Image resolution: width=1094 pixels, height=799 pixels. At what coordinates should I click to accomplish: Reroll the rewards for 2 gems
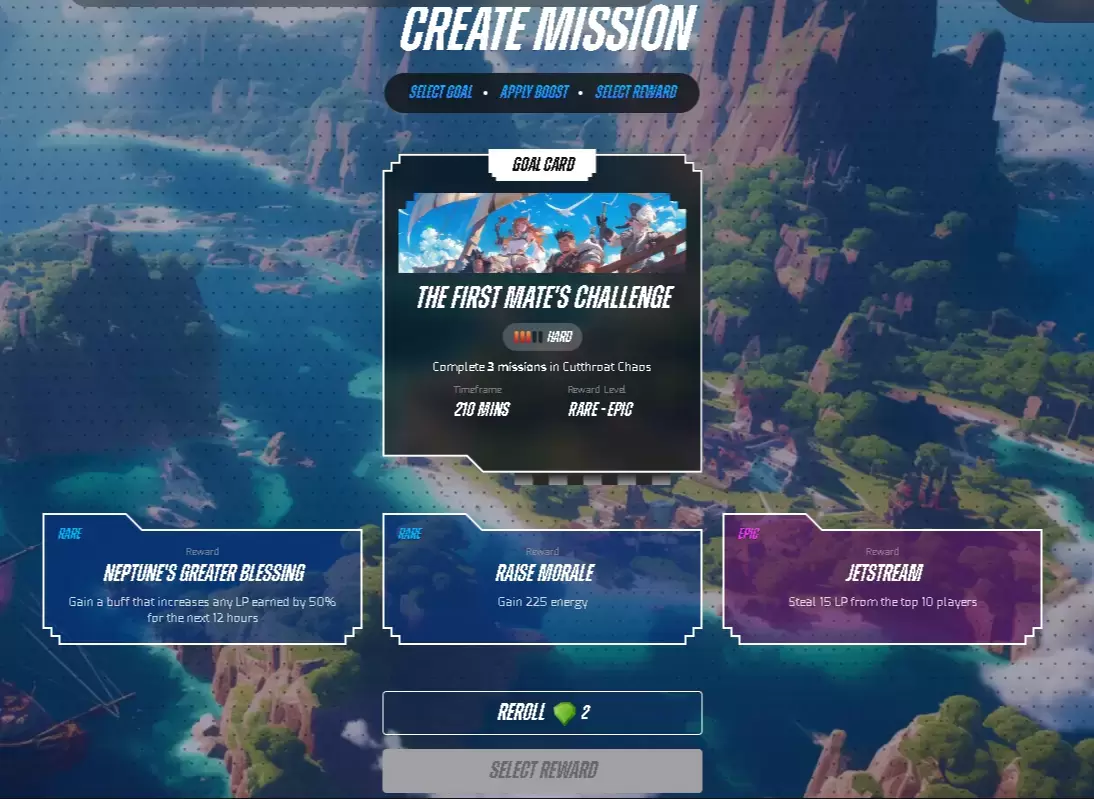542,713
